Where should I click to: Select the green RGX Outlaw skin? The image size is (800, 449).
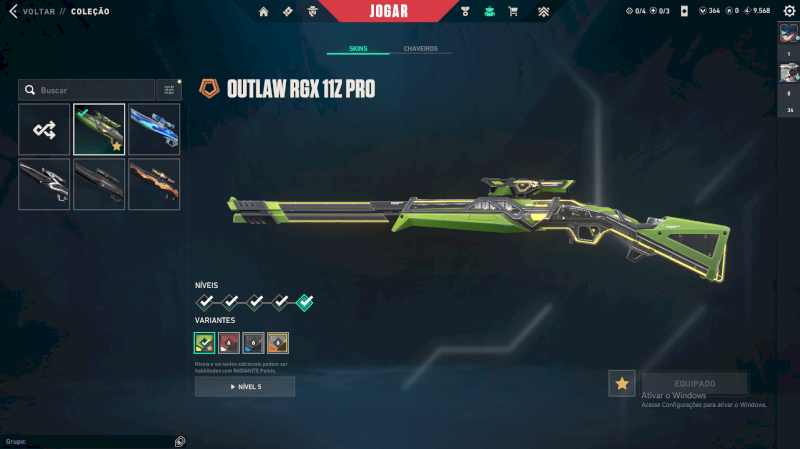99,129
